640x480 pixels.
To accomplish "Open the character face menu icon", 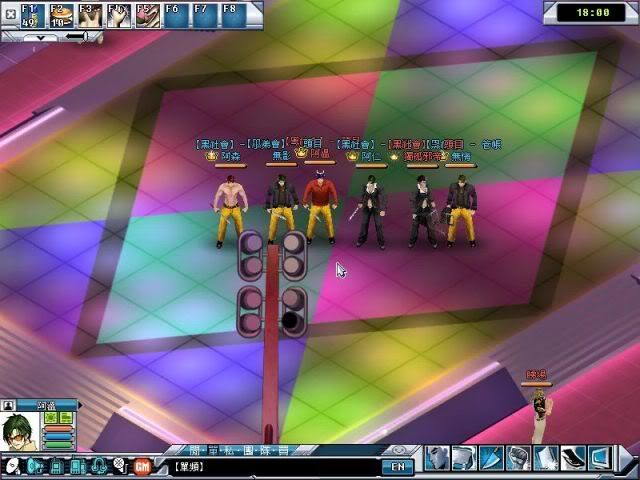I will pos(437,458).
